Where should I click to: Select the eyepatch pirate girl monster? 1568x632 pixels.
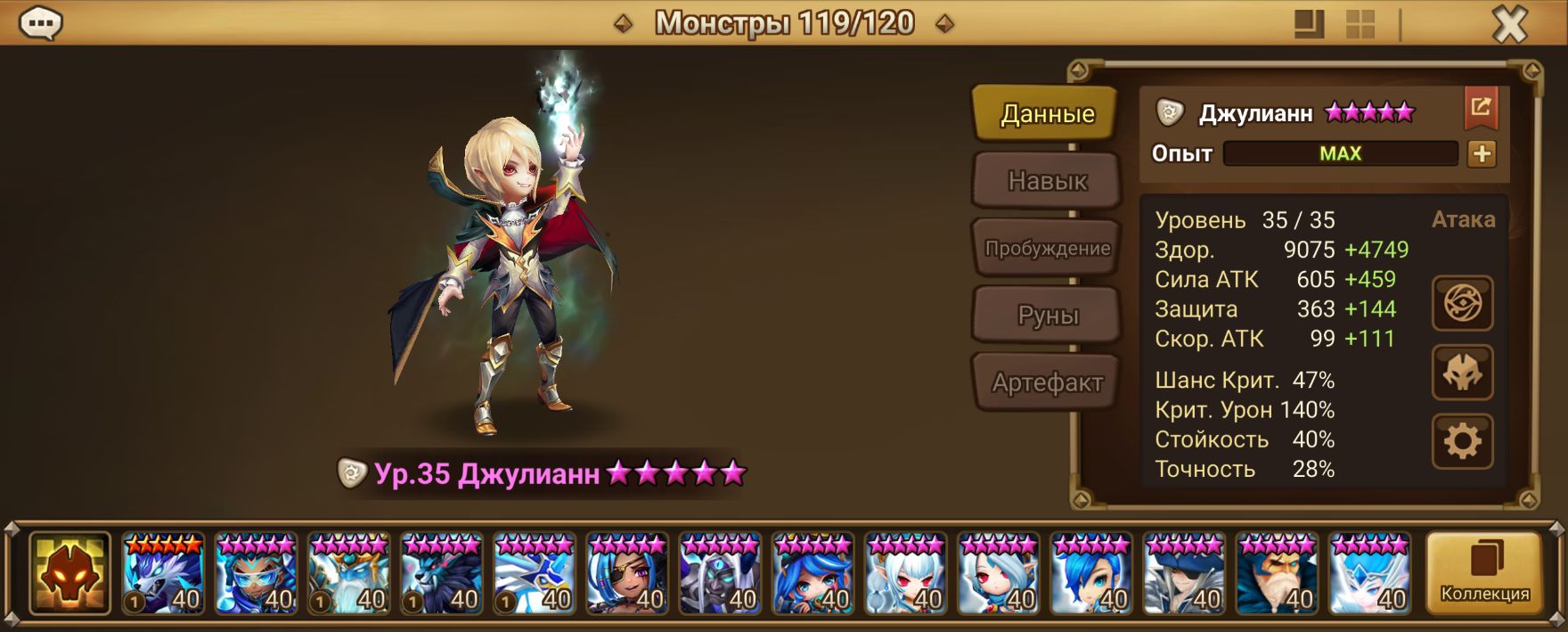coord(627,573)
